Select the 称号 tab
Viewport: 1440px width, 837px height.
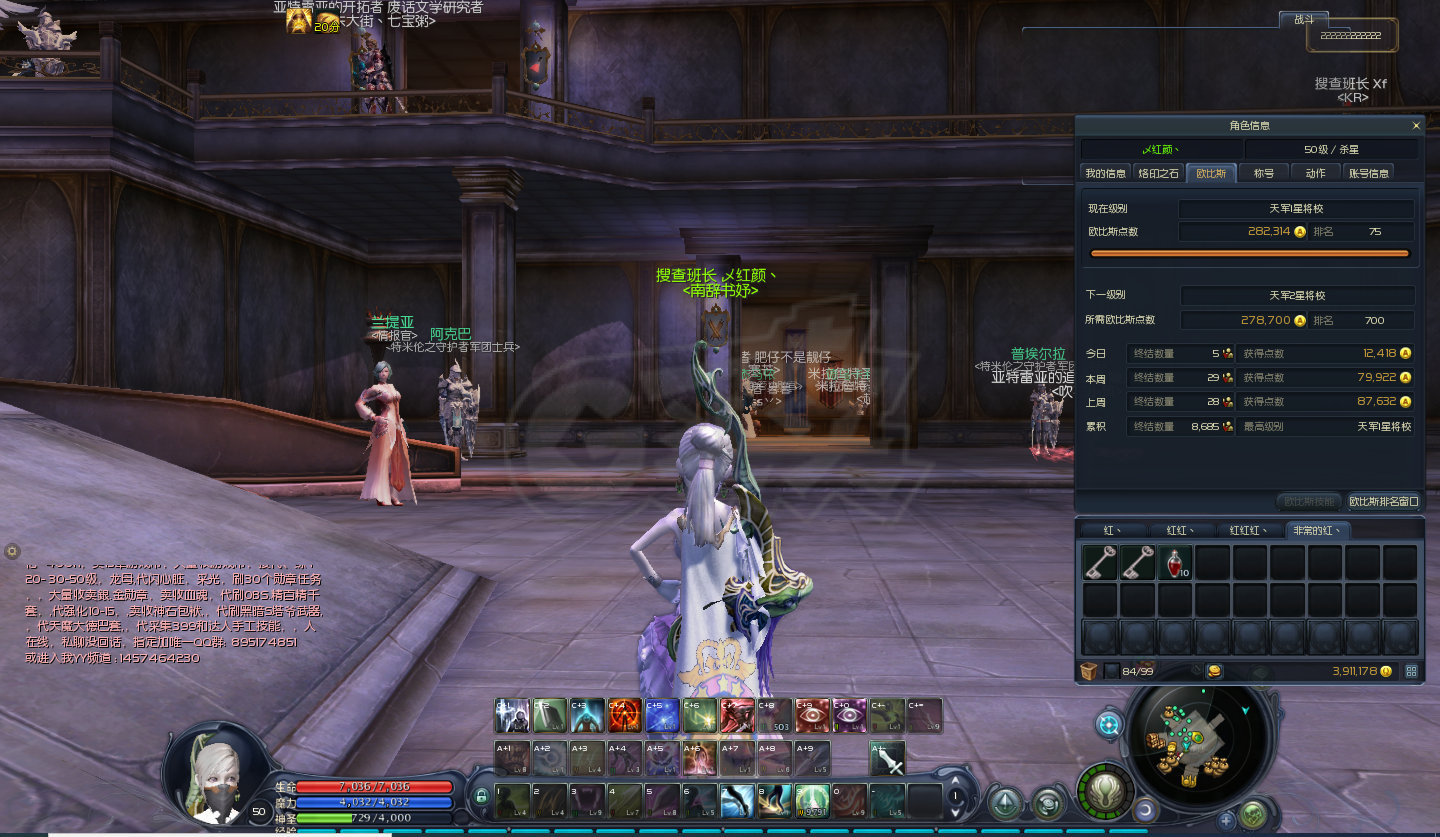pos(1264,173)
